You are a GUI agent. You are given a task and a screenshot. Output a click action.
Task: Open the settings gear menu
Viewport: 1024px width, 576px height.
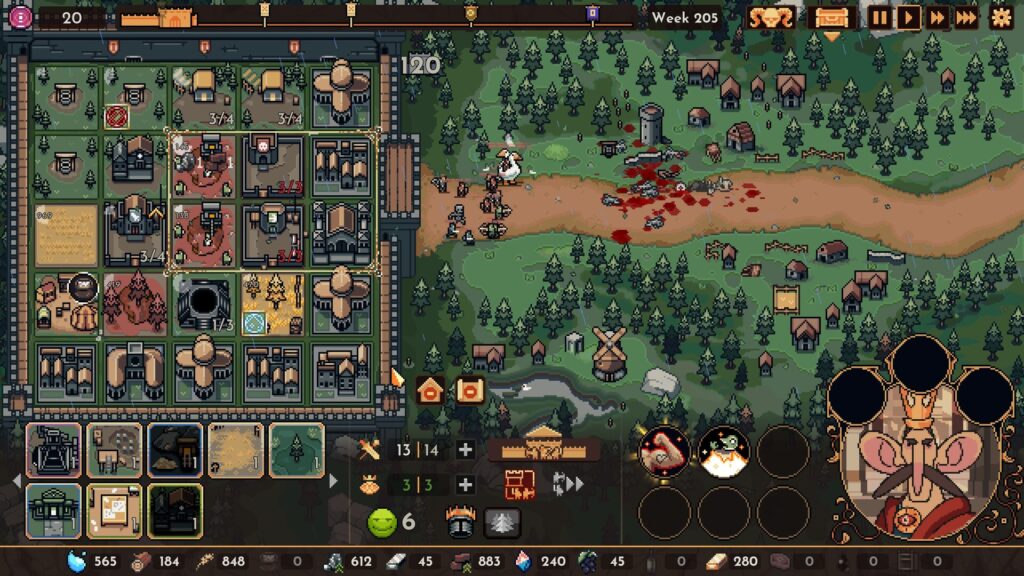click(x=1001, y=17)
